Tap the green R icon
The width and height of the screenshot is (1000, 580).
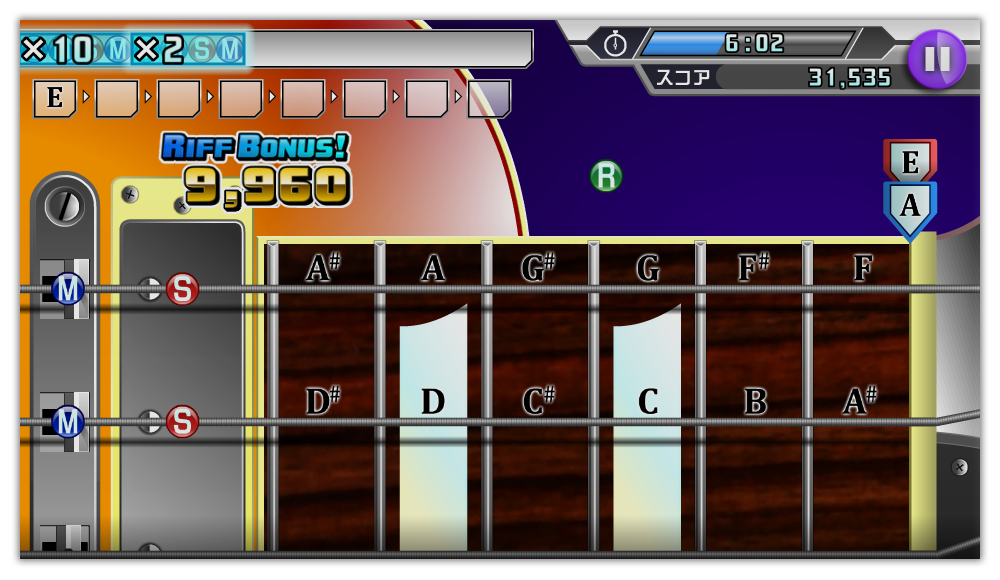click(606, 176)
